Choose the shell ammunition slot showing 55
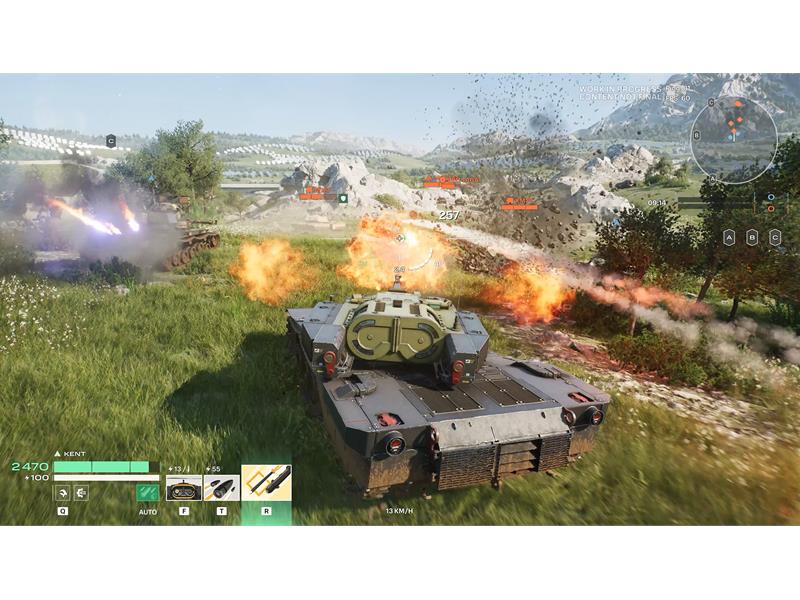800x600 pixels. [x=221, y=488]
